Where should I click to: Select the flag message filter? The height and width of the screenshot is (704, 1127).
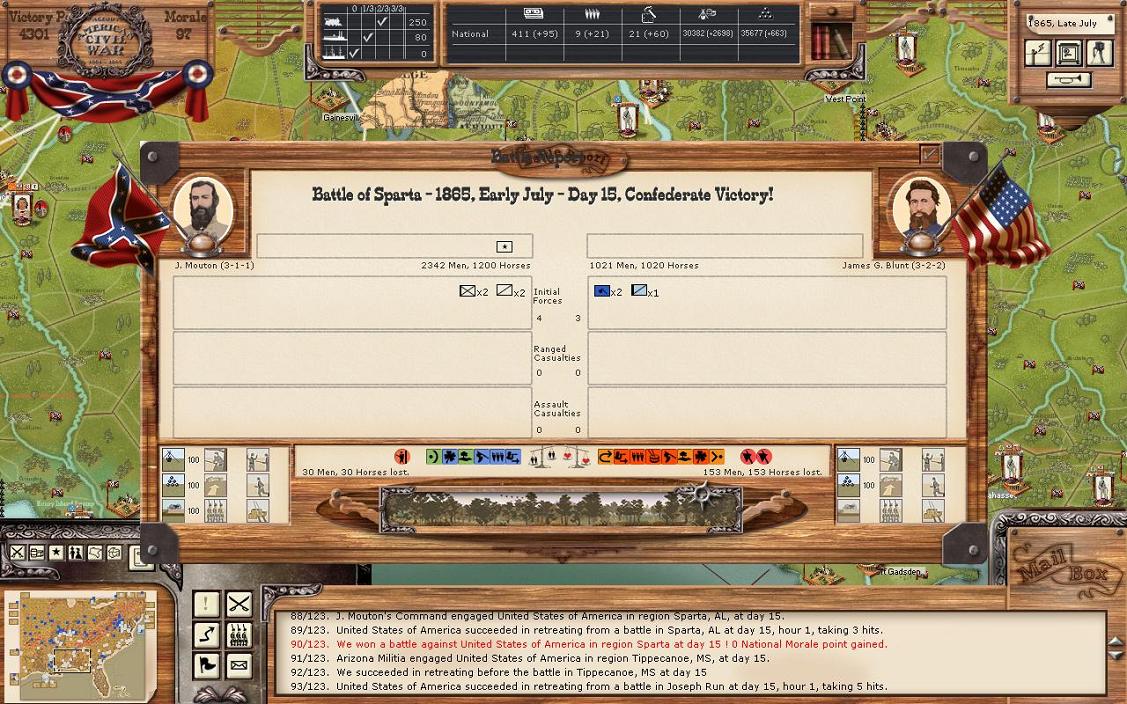[x=206, y=664]
